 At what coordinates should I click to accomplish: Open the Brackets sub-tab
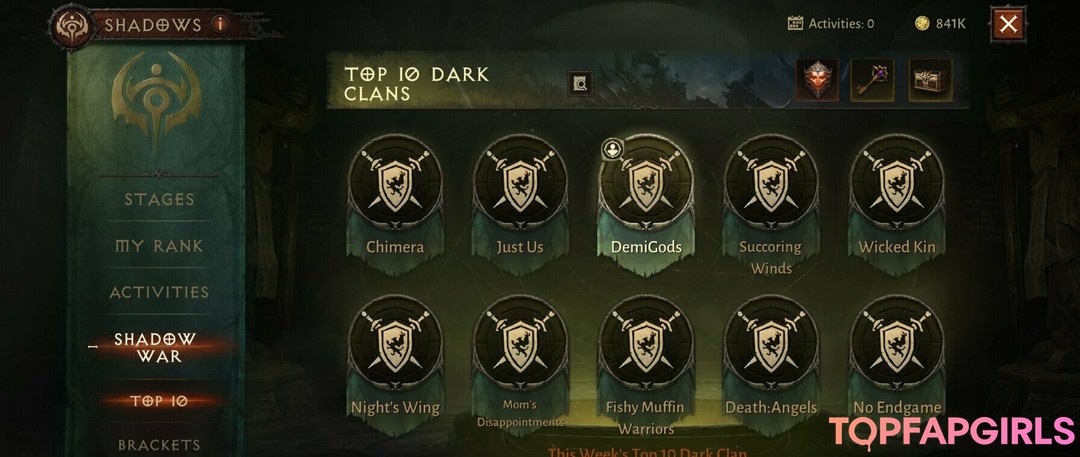(159, 444)
